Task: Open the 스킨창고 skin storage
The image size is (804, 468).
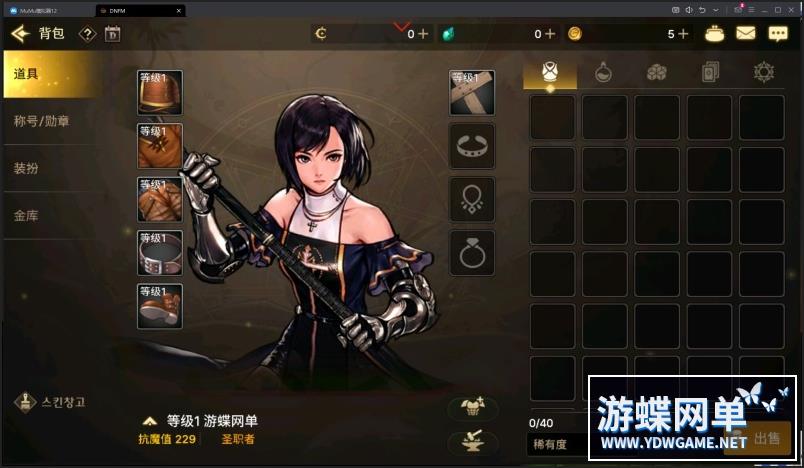Action: [52, 402]
